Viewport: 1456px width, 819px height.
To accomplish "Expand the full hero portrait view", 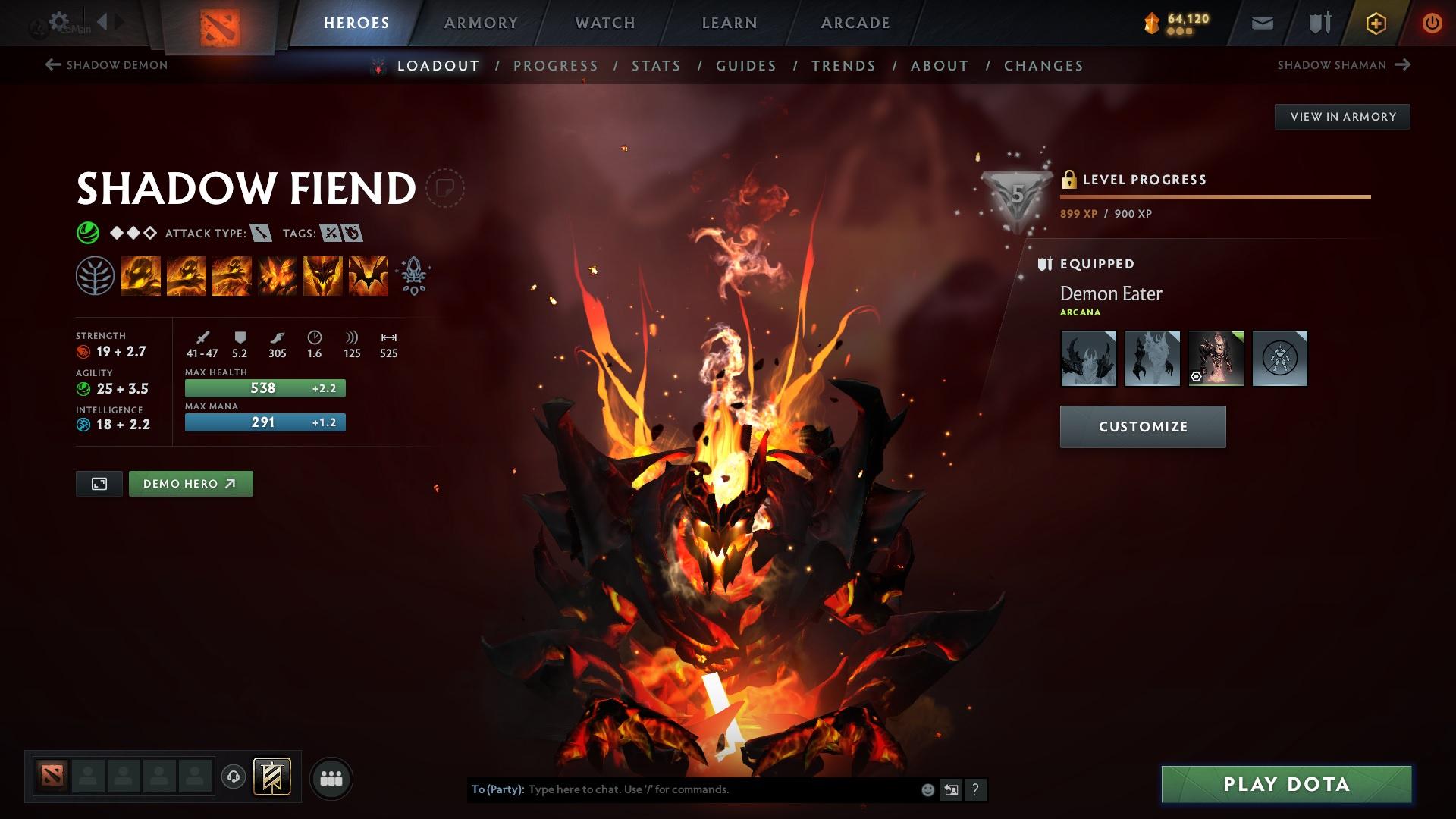I will [99, 483].
